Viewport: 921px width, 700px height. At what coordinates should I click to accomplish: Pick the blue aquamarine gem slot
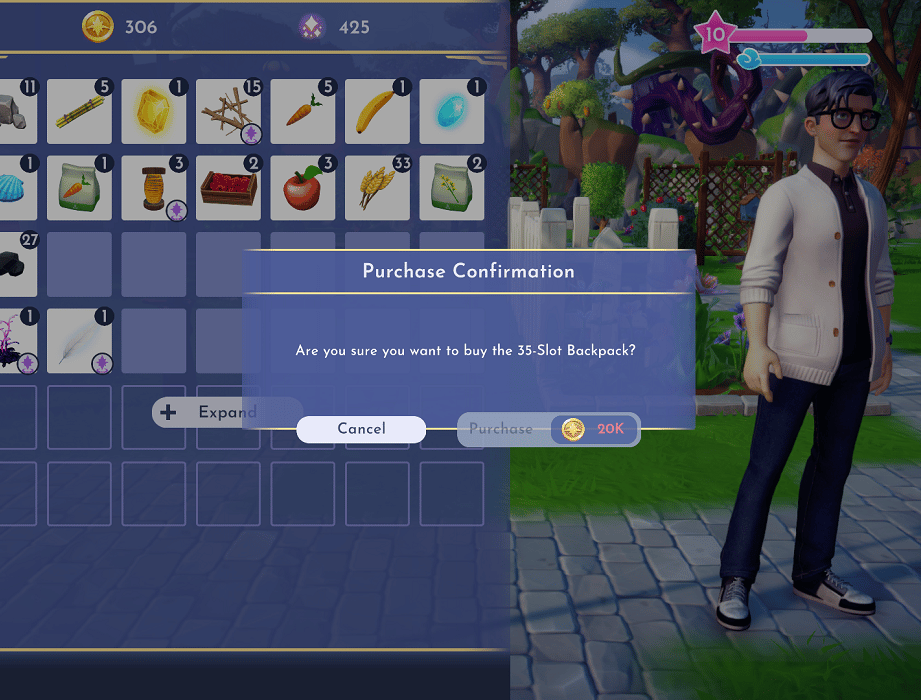pyautogui.click(x=451, y=111)
